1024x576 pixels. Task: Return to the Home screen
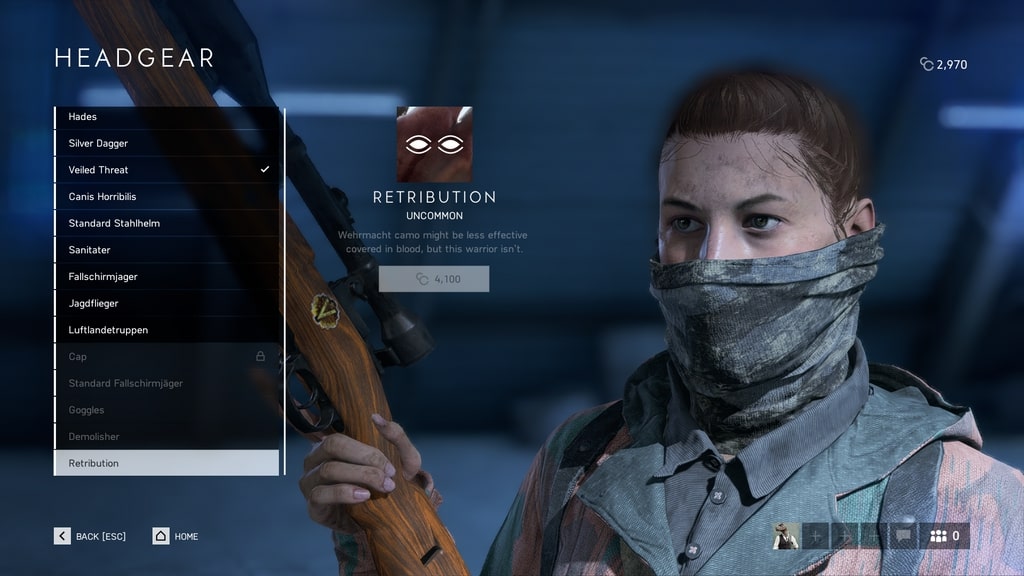(176, 536)
